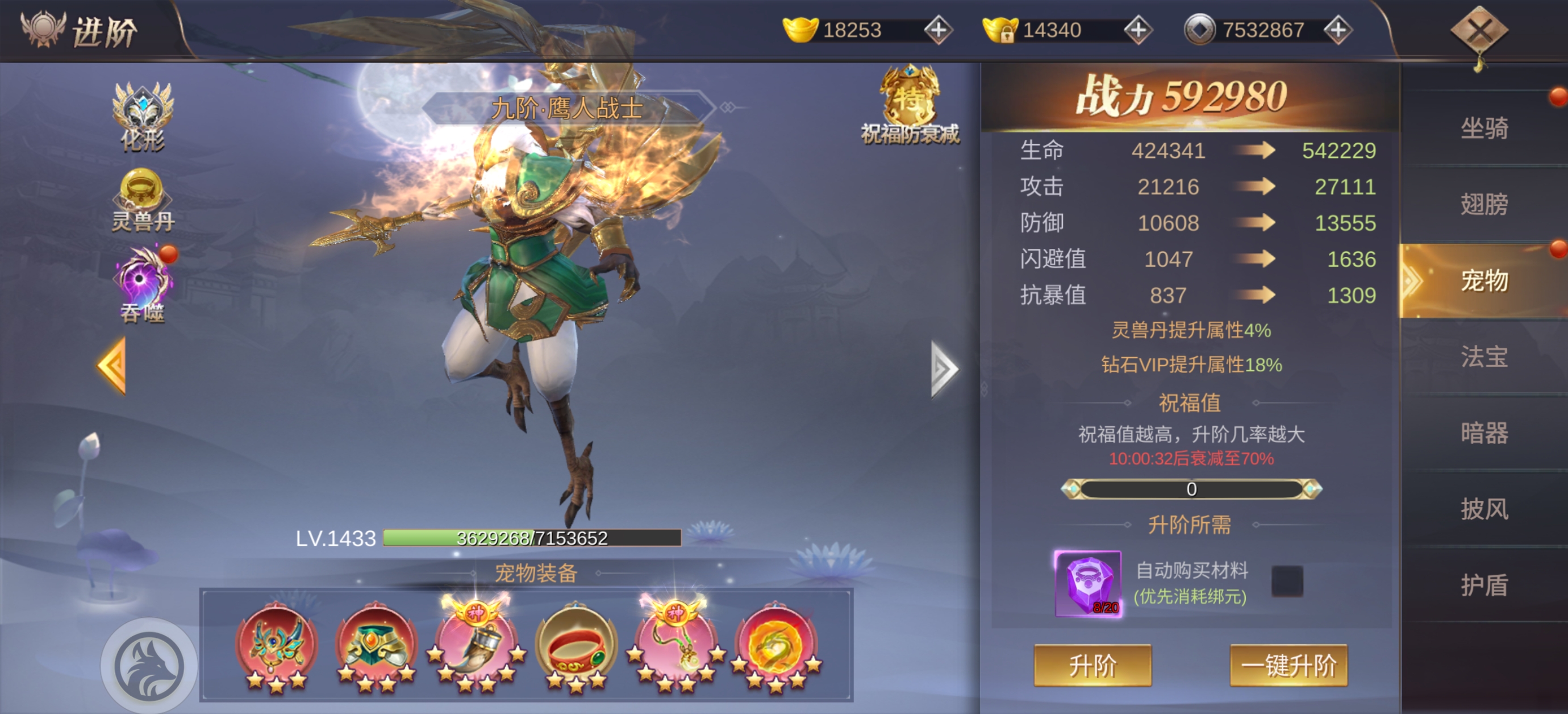Open the 披风 cloak tab

tap(1484, 509)
